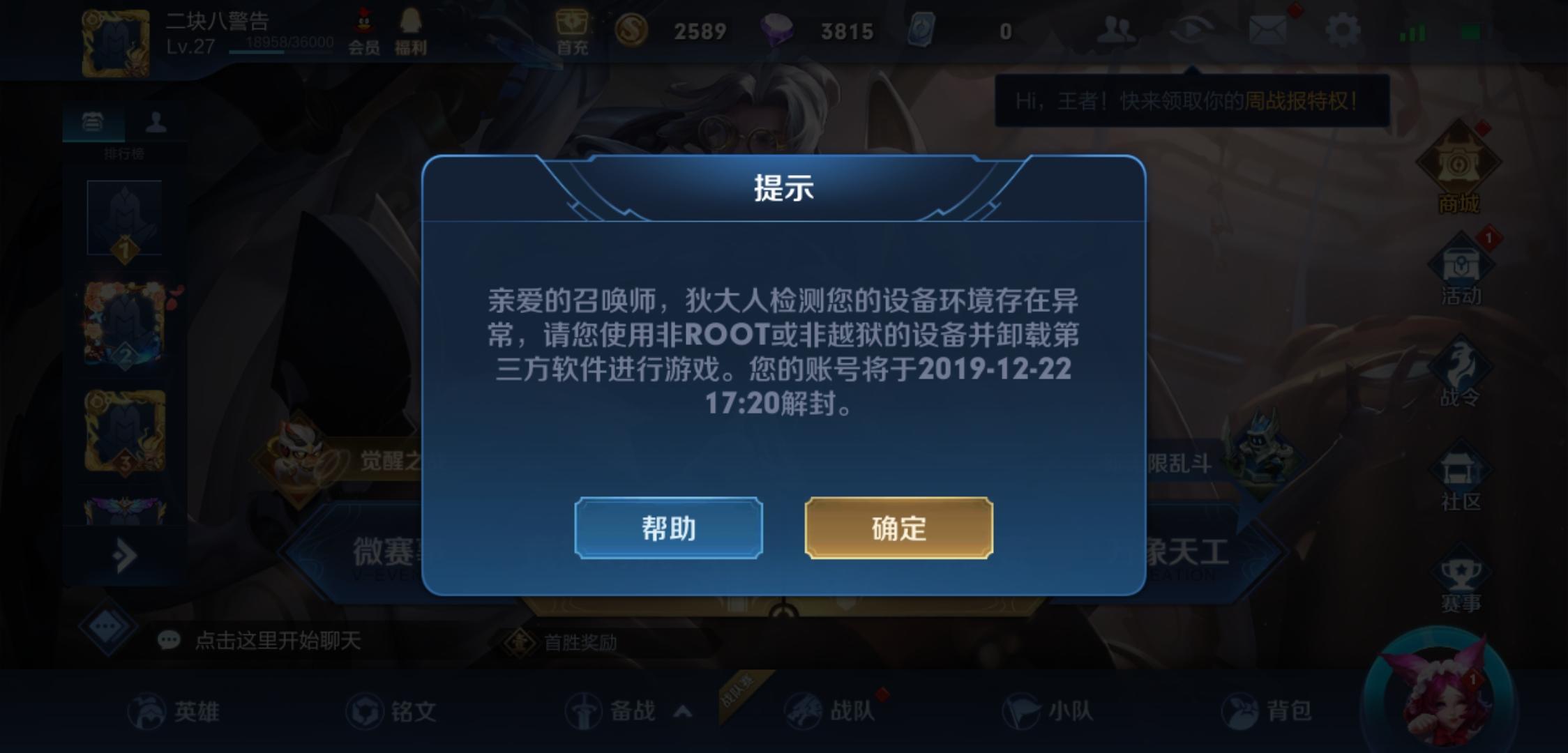Viewport: 1568px width, 753px height.
Task: Click the 帮助 (Help) button
Action: [668, 529]
